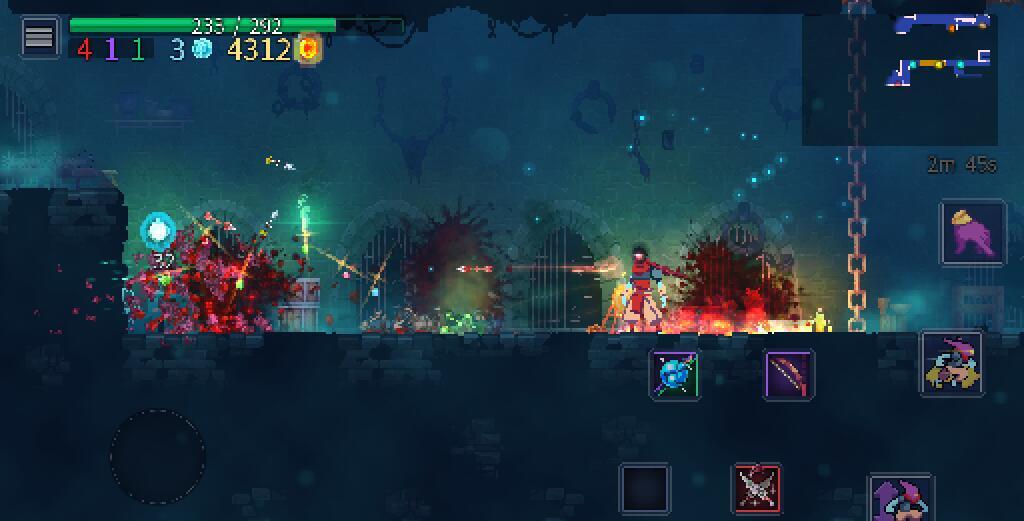Activate the crossed daggers skill

pos(757,487)
